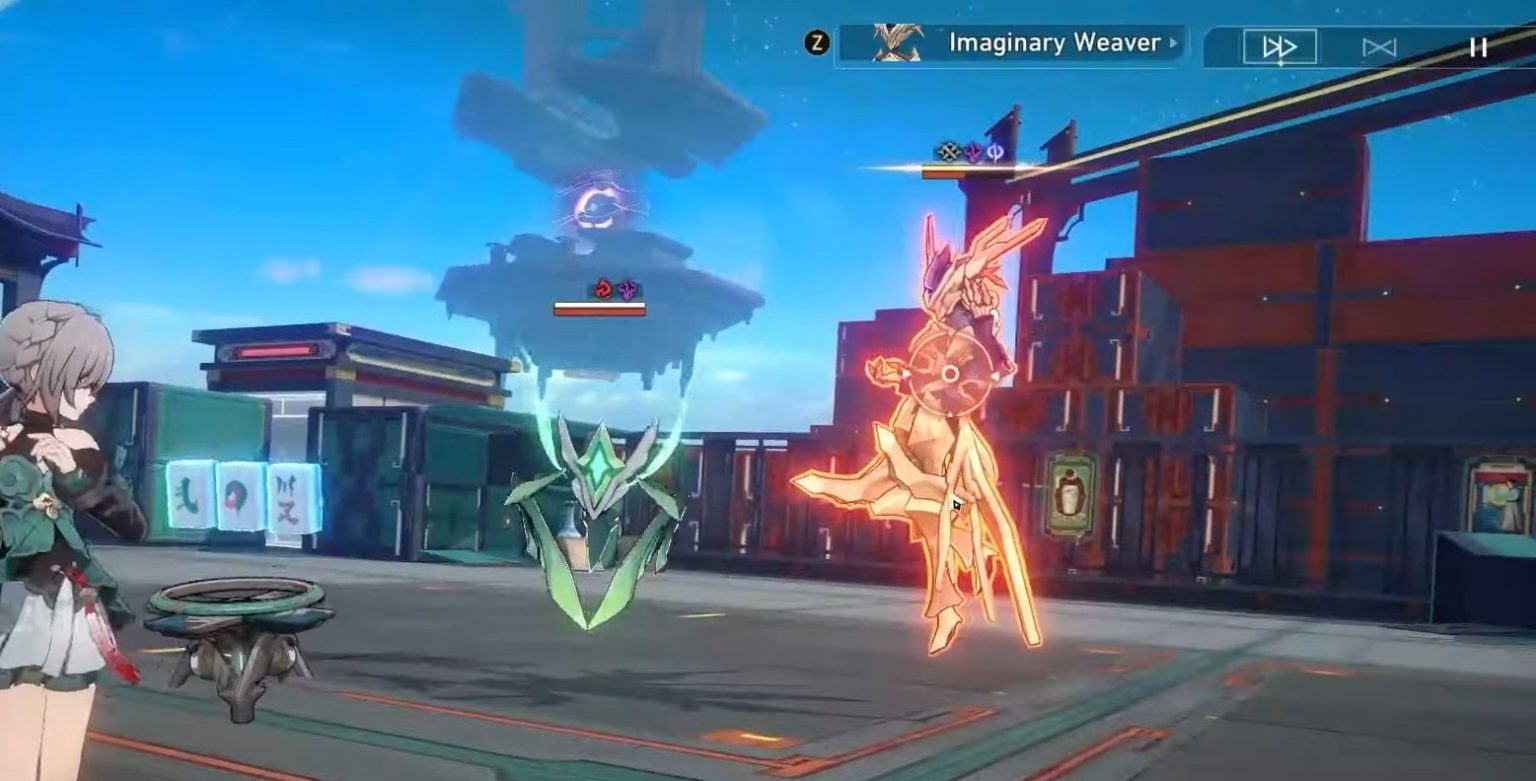Click the imaginary weakness Φ icon above the boss
The image size is (1536, 781).
994,150
